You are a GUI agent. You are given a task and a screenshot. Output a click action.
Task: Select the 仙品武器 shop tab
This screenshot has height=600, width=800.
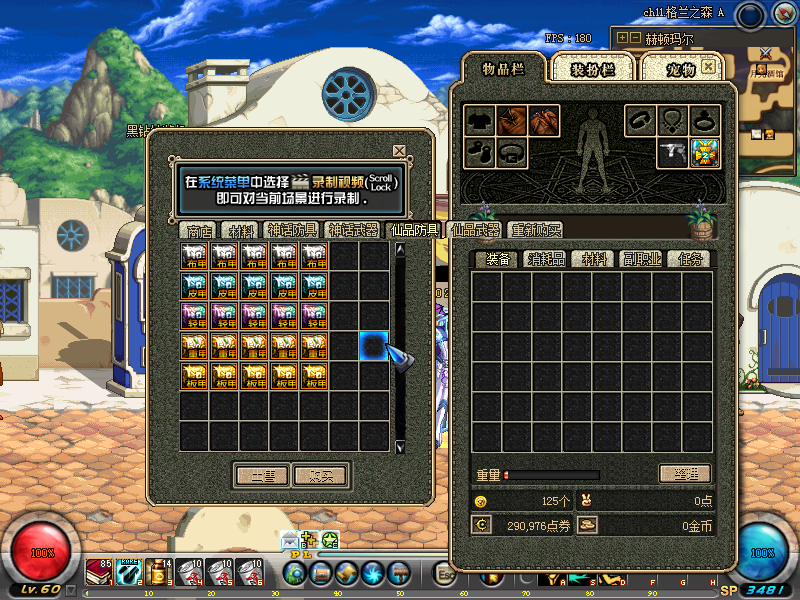[x=476, y=231]
